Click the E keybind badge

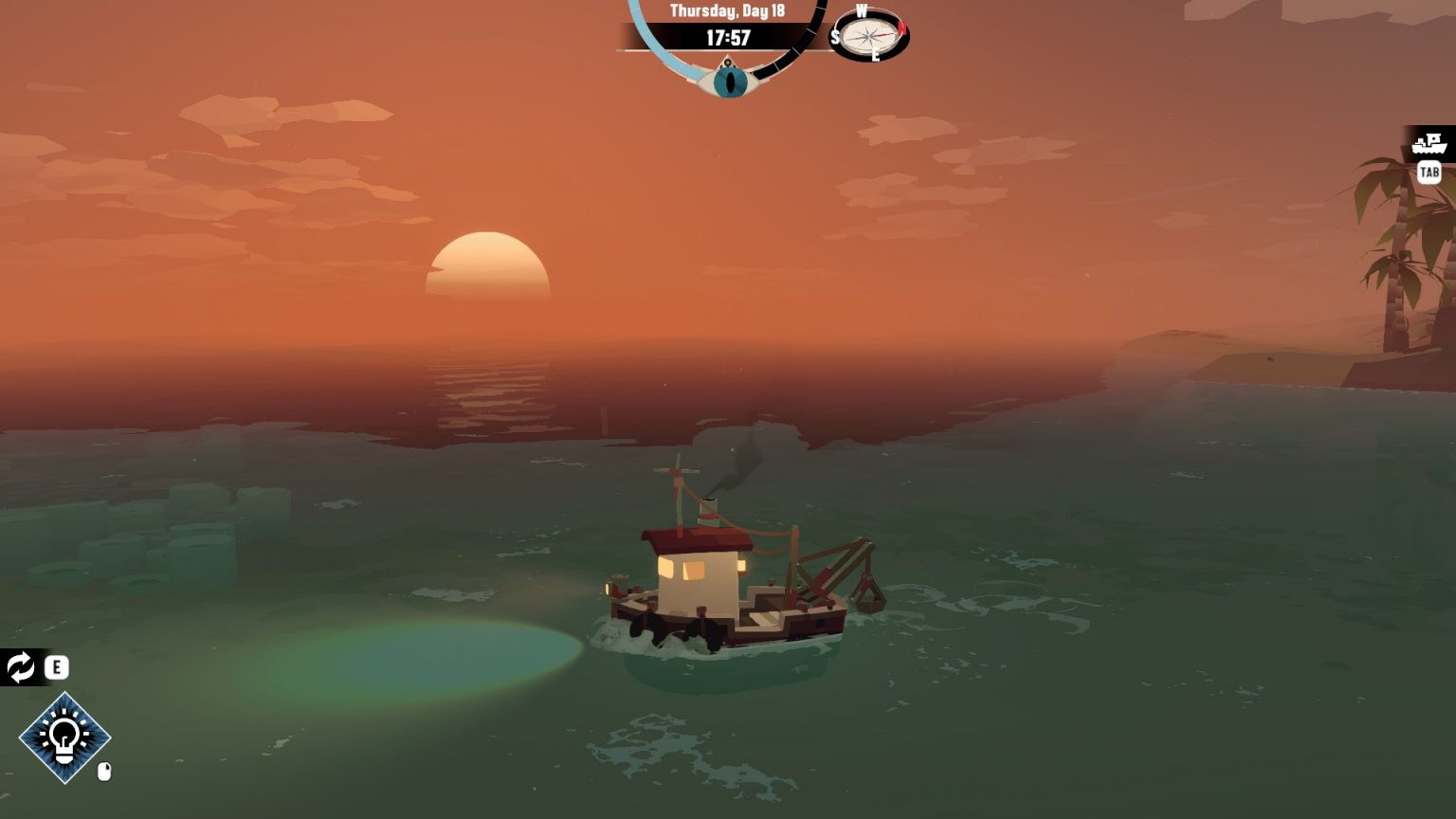pos(57,668)
